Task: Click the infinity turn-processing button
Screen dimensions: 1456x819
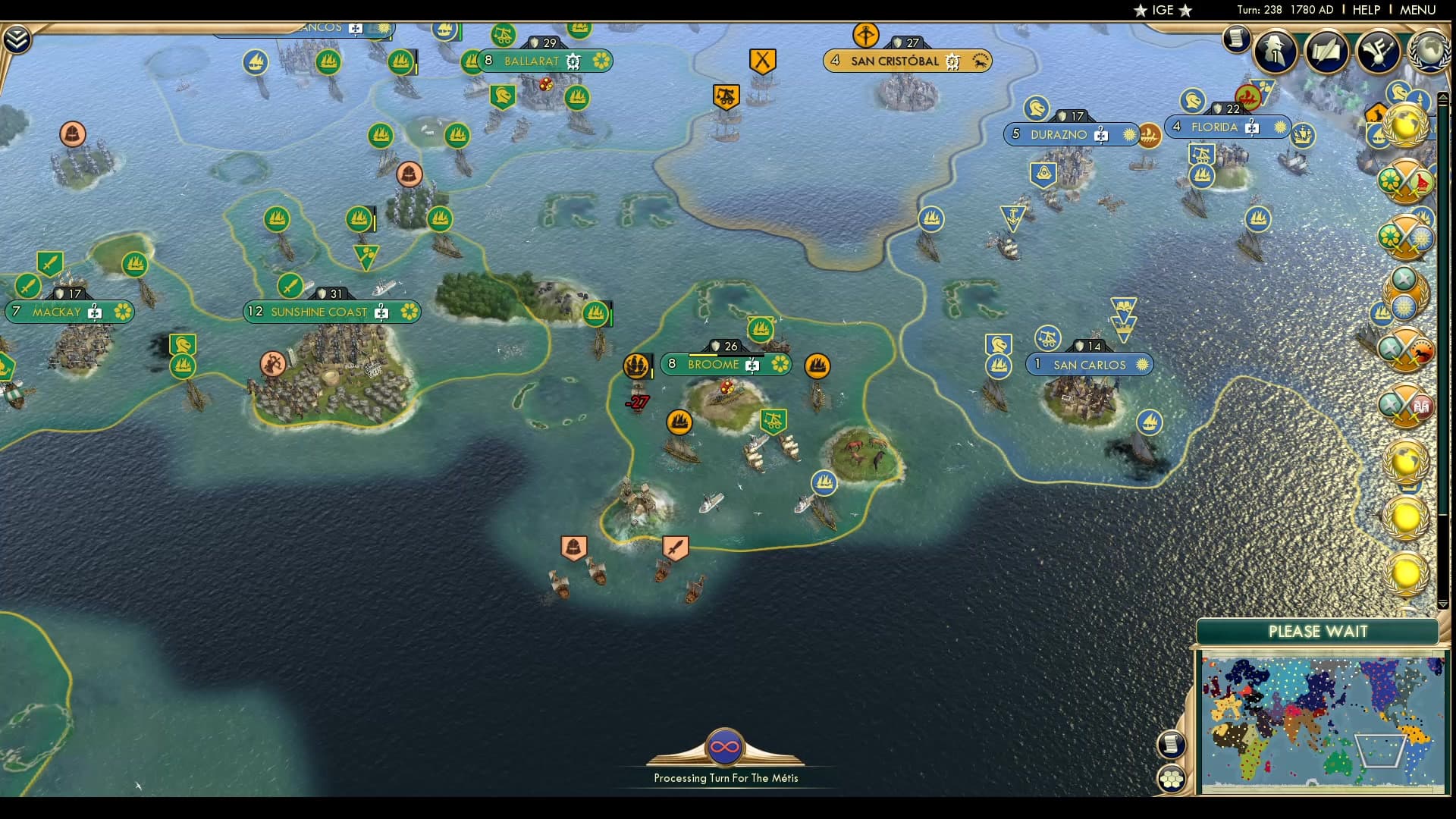Action: pyautogui.click(x=724, y=748)
